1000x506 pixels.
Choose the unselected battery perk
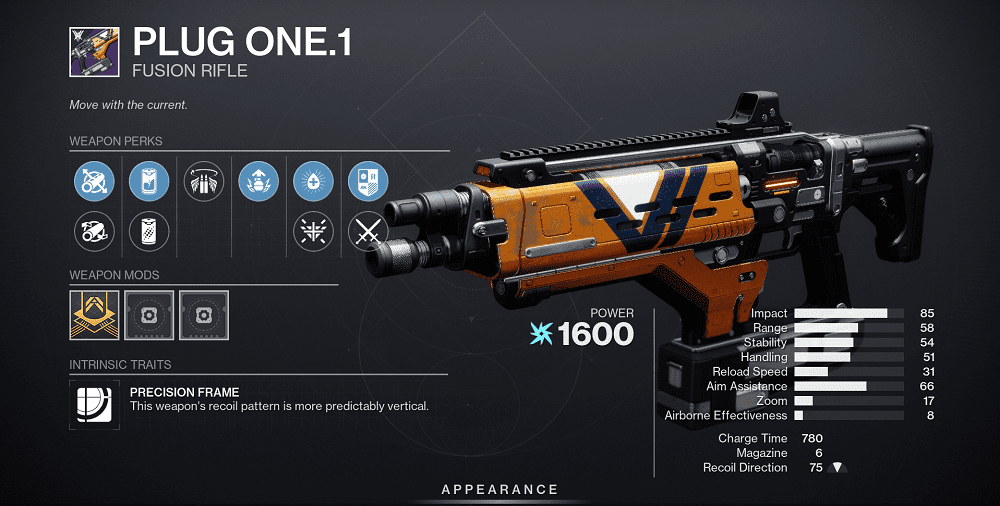click(x=149, y=233)
